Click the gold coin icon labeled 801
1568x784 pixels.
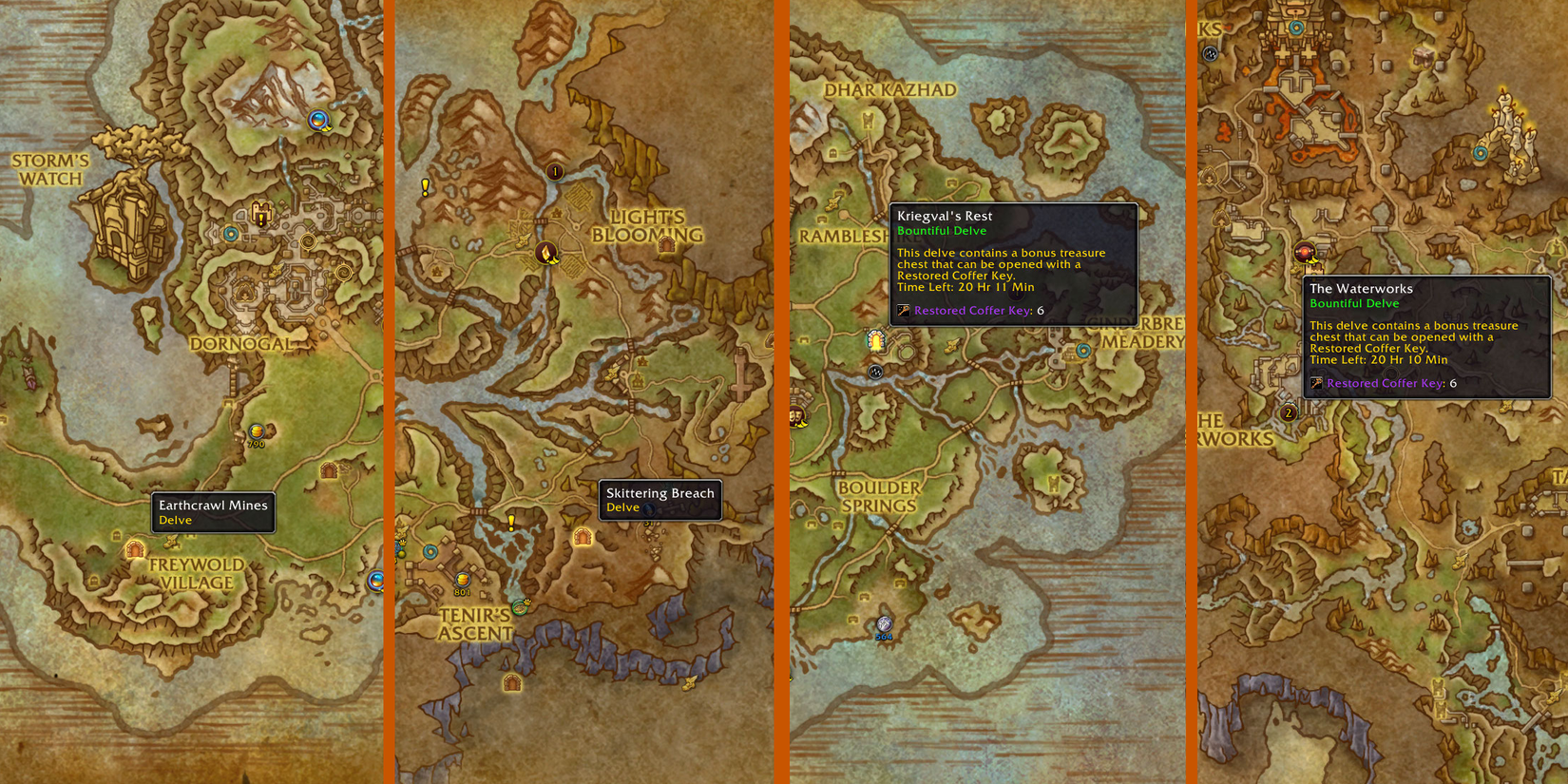pyautogui.click(x=463, y=581)
